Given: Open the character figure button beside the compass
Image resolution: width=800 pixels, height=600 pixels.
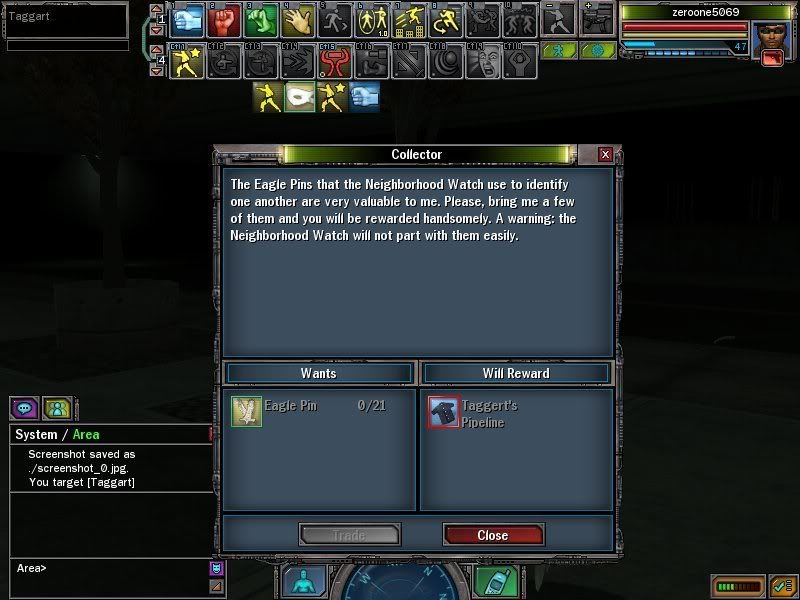Looking at the screenshot, I should tap(303, 582).
